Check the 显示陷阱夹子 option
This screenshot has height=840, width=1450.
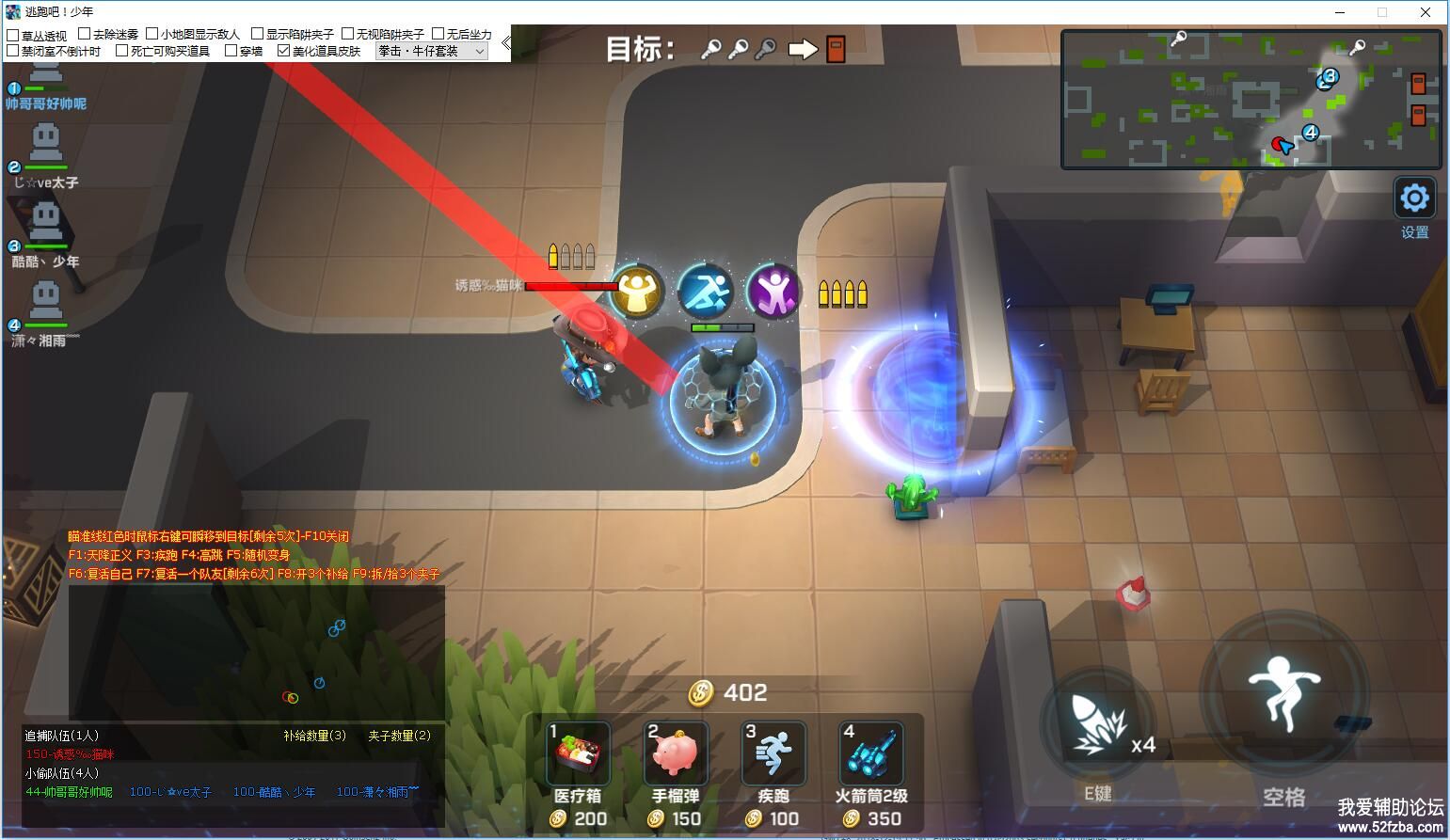coord(258,35)
